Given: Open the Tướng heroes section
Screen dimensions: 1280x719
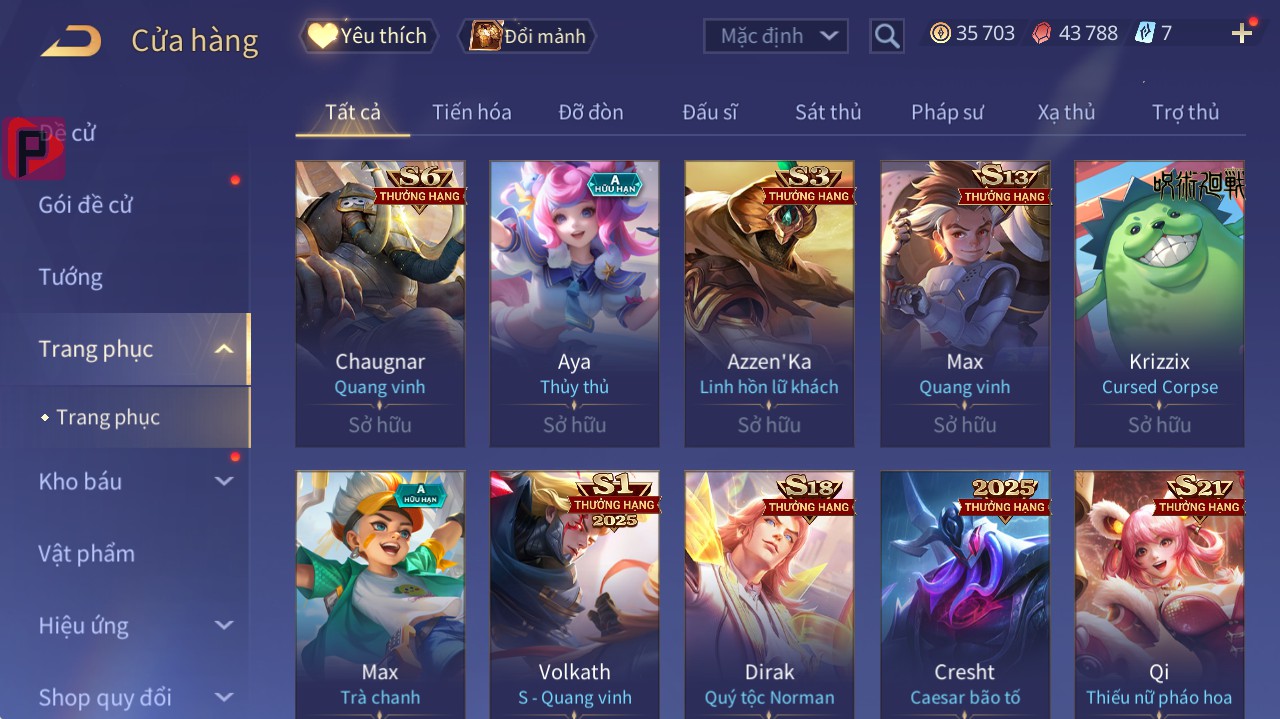Looking at the screenshot, I should pyautogui.click(x=71, y=277).
